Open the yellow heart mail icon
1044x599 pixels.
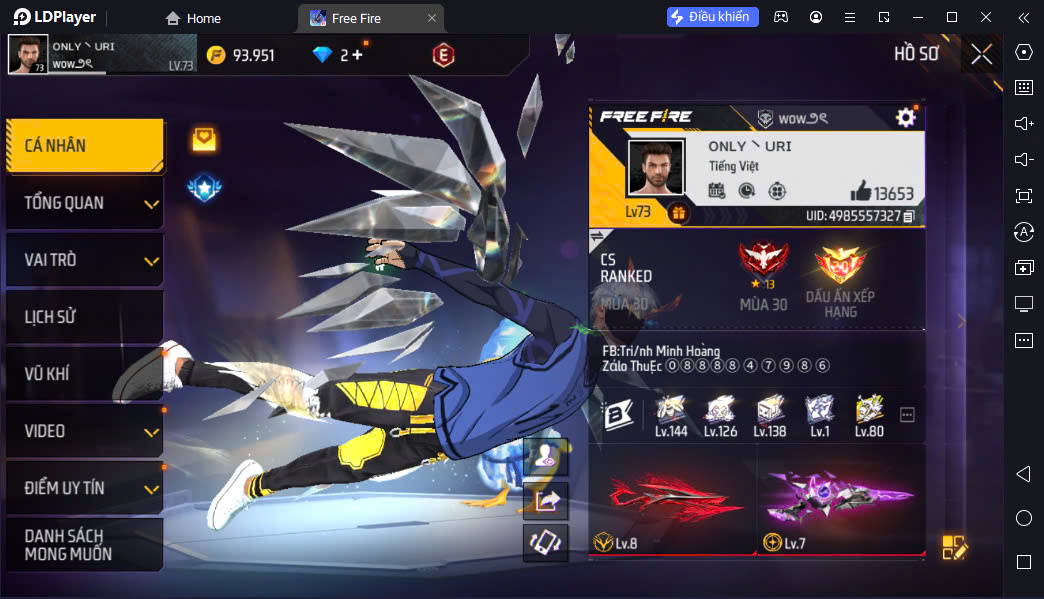(x=204, y=139)
